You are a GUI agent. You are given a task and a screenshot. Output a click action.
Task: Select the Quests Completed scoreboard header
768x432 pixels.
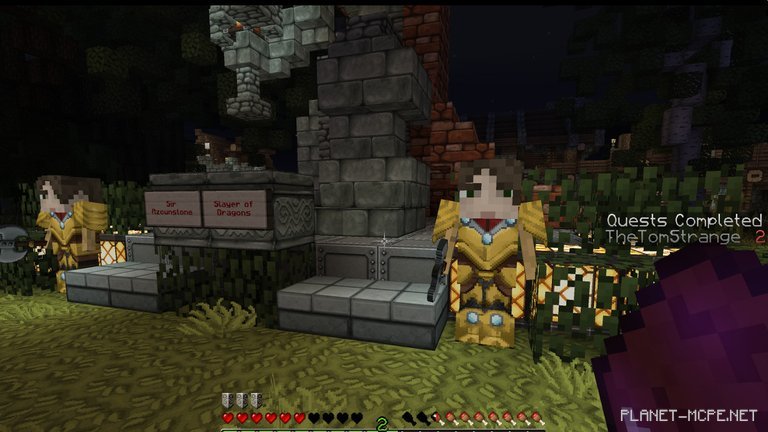(x=684, y=220)
